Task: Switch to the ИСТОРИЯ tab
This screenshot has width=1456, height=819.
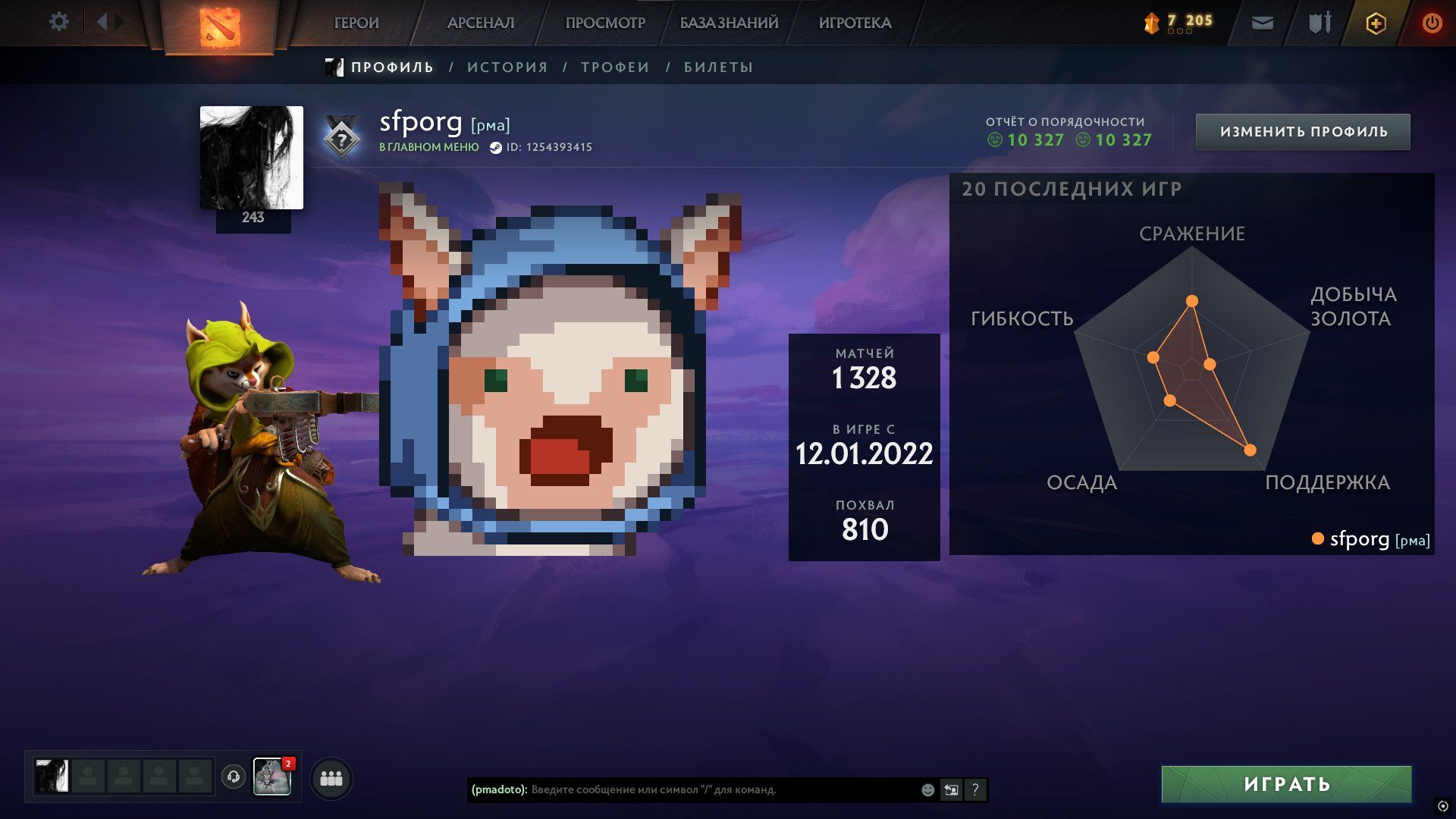Action: pos(507,67)
